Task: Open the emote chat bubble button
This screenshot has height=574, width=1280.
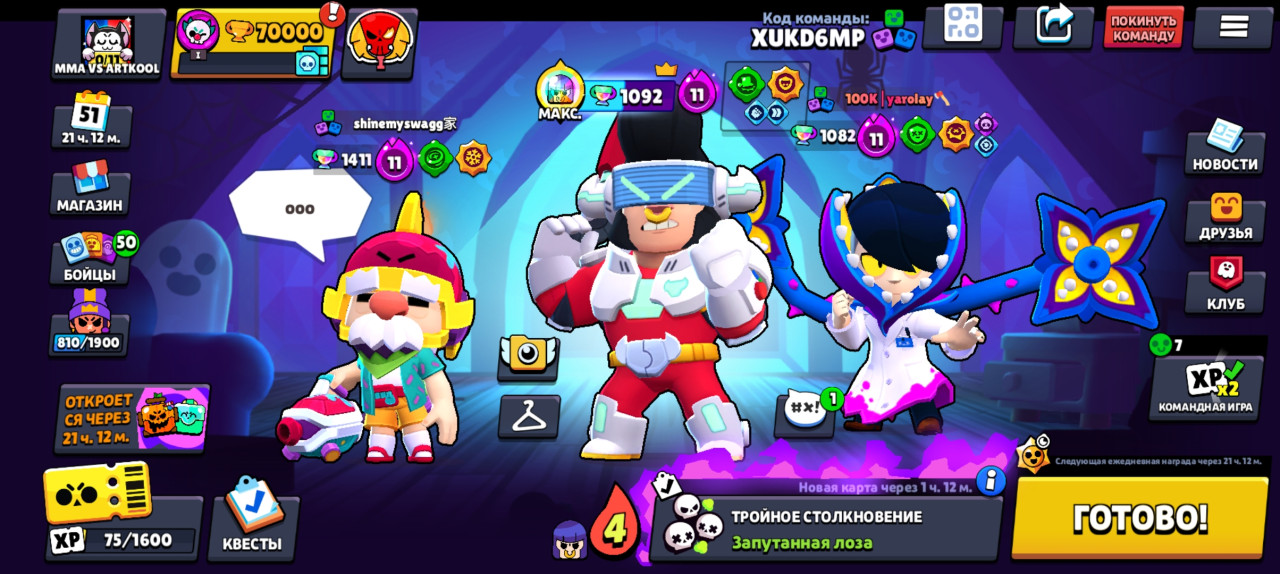Action: [x=805, y=412]
